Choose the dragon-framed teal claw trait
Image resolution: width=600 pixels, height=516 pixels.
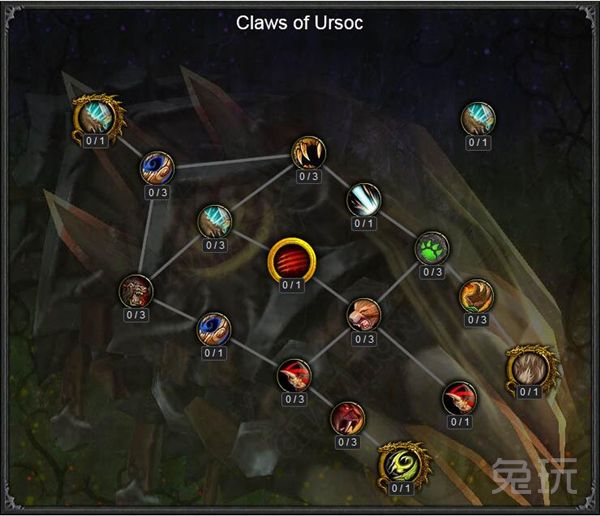96,118
